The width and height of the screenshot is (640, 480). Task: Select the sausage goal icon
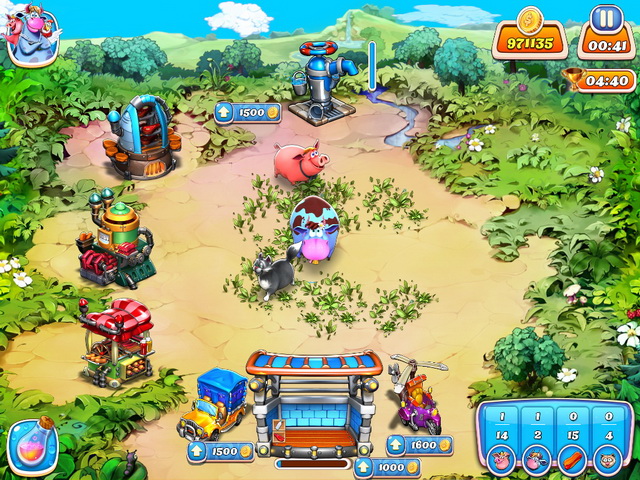click(x=571, y=463)
